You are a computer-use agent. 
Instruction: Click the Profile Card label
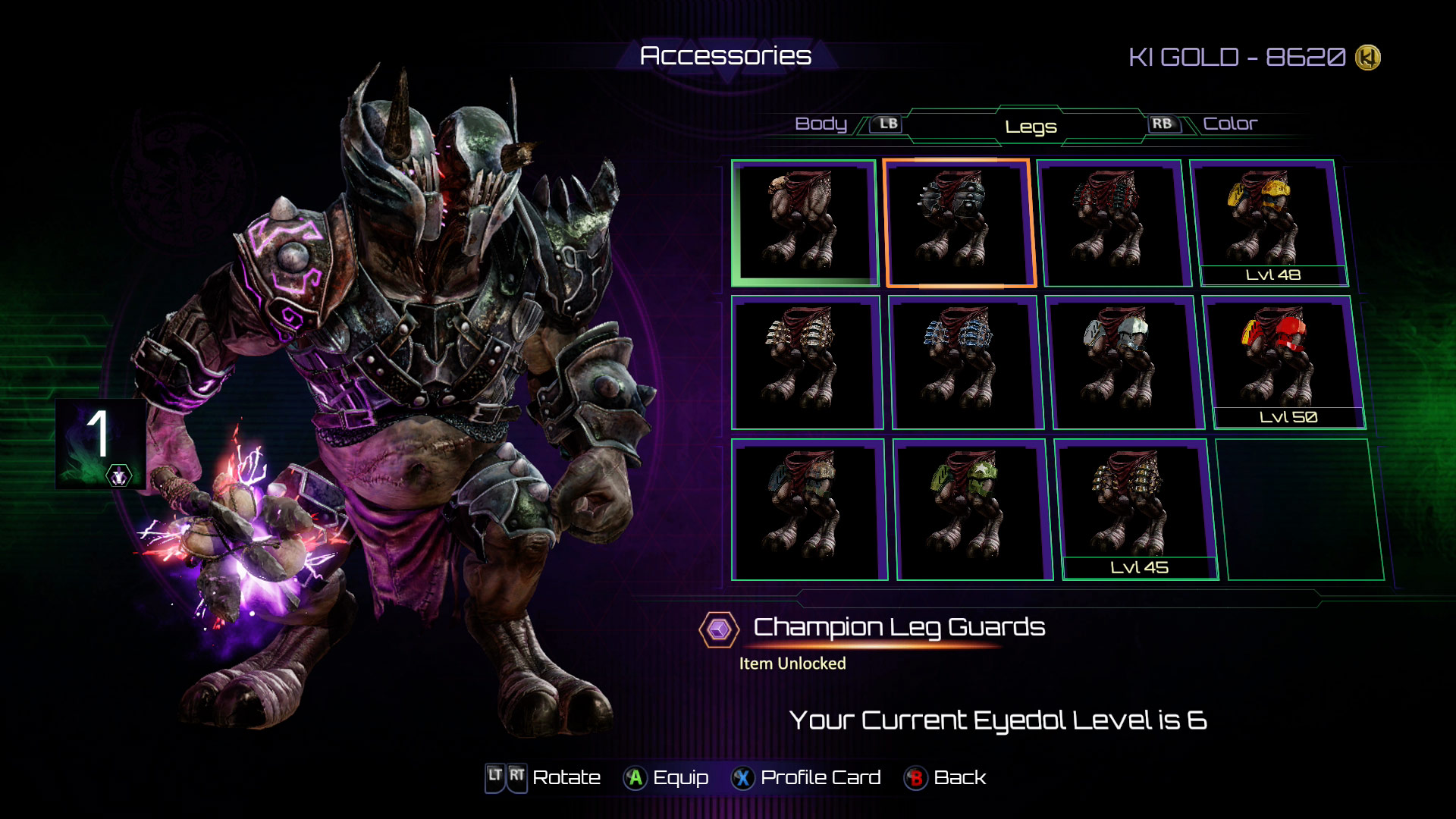pyautogui.click(x=819, y=777)
